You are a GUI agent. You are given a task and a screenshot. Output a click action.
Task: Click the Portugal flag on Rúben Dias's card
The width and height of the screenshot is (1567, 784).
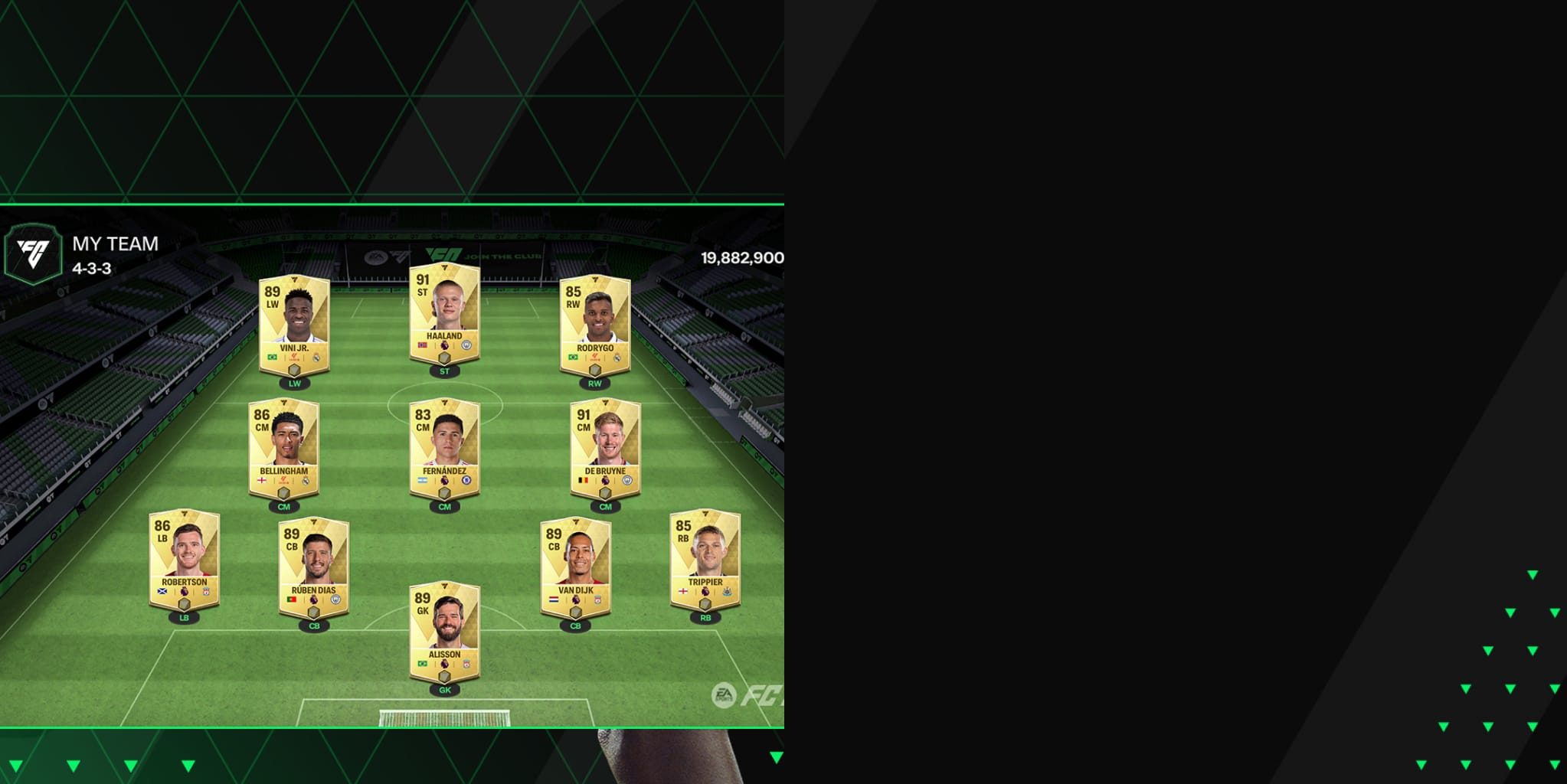pyautogui.click(x=292, y=600)
